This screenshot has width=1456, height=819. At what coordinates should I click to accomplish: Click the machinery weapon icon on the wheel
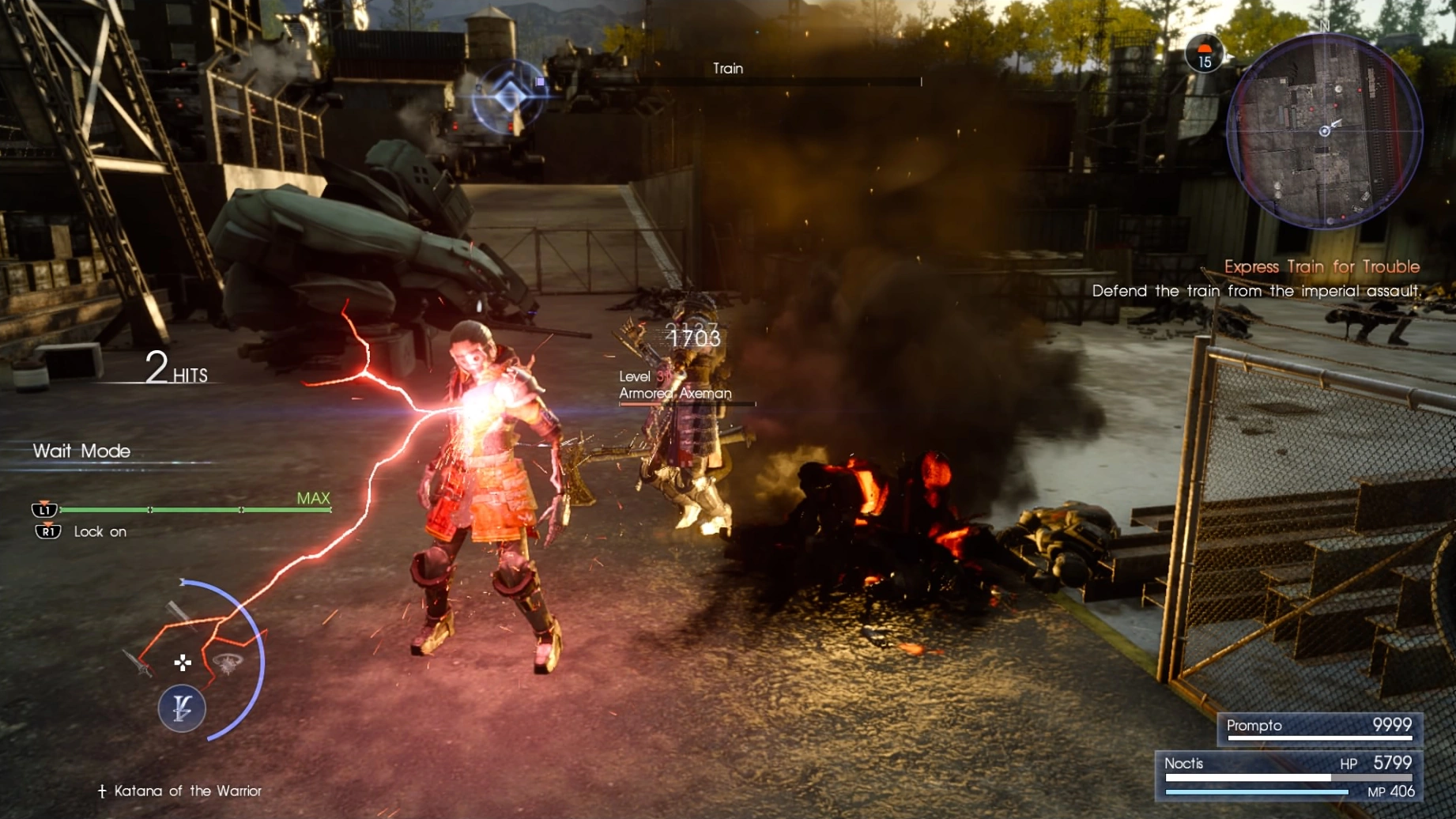pos(228,664)
